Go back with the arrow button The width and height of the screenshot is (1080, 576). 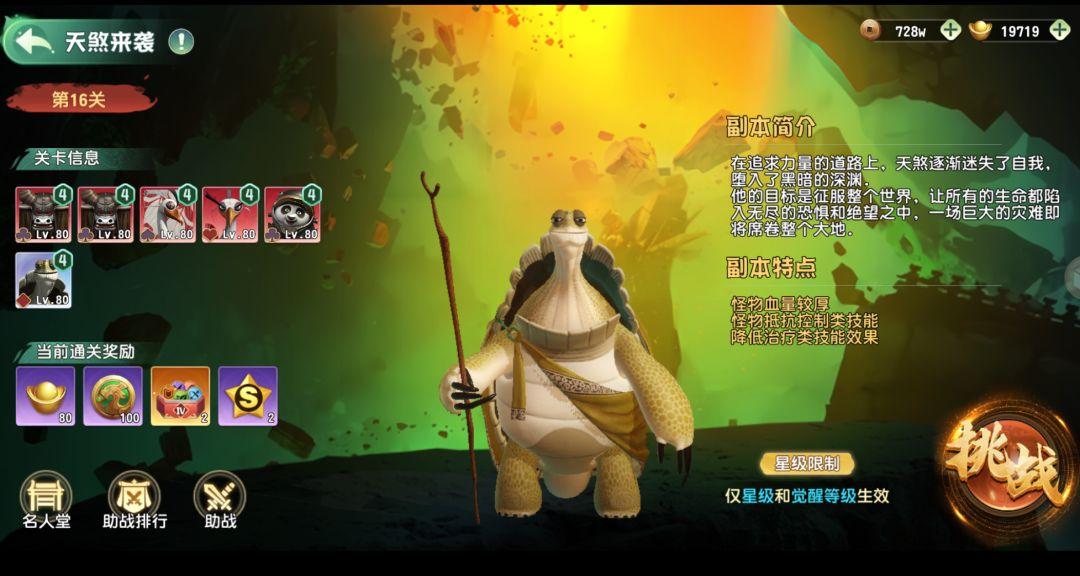35,41
